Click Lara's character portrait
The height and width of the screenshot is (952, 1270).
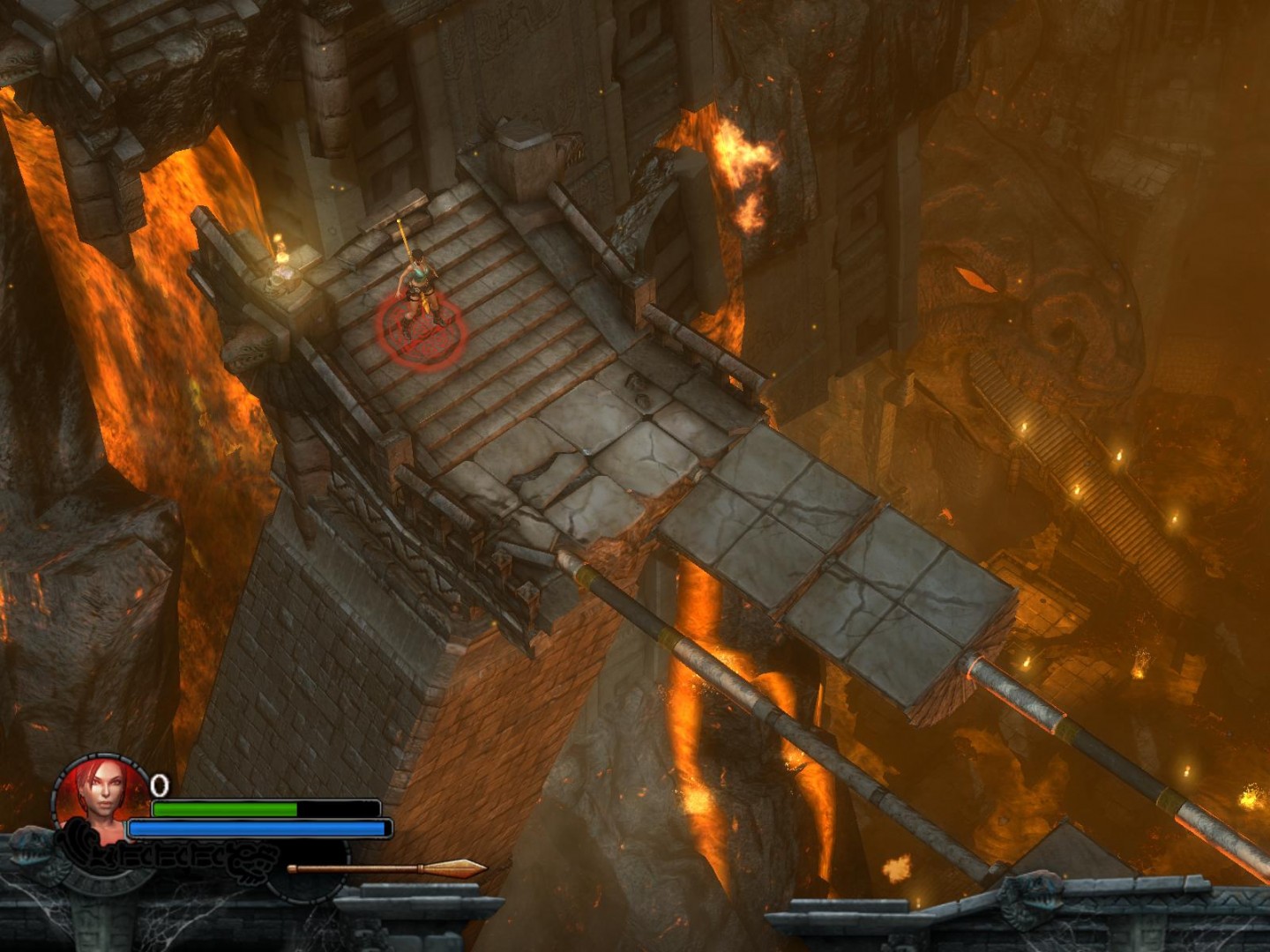pos(101,792)
